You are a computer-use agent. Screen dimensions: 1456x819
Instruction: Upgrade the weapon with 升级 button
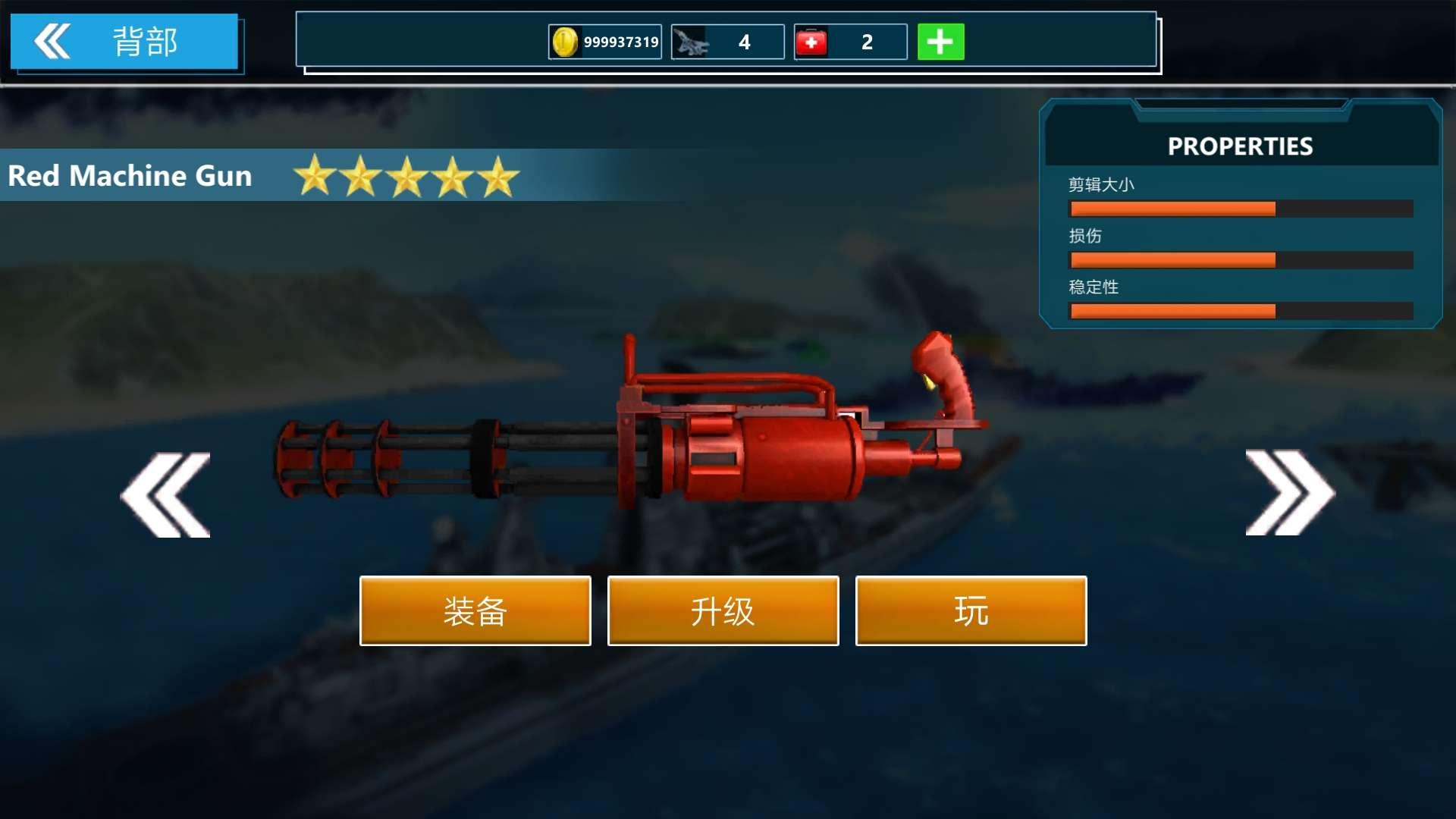(723, 611)
